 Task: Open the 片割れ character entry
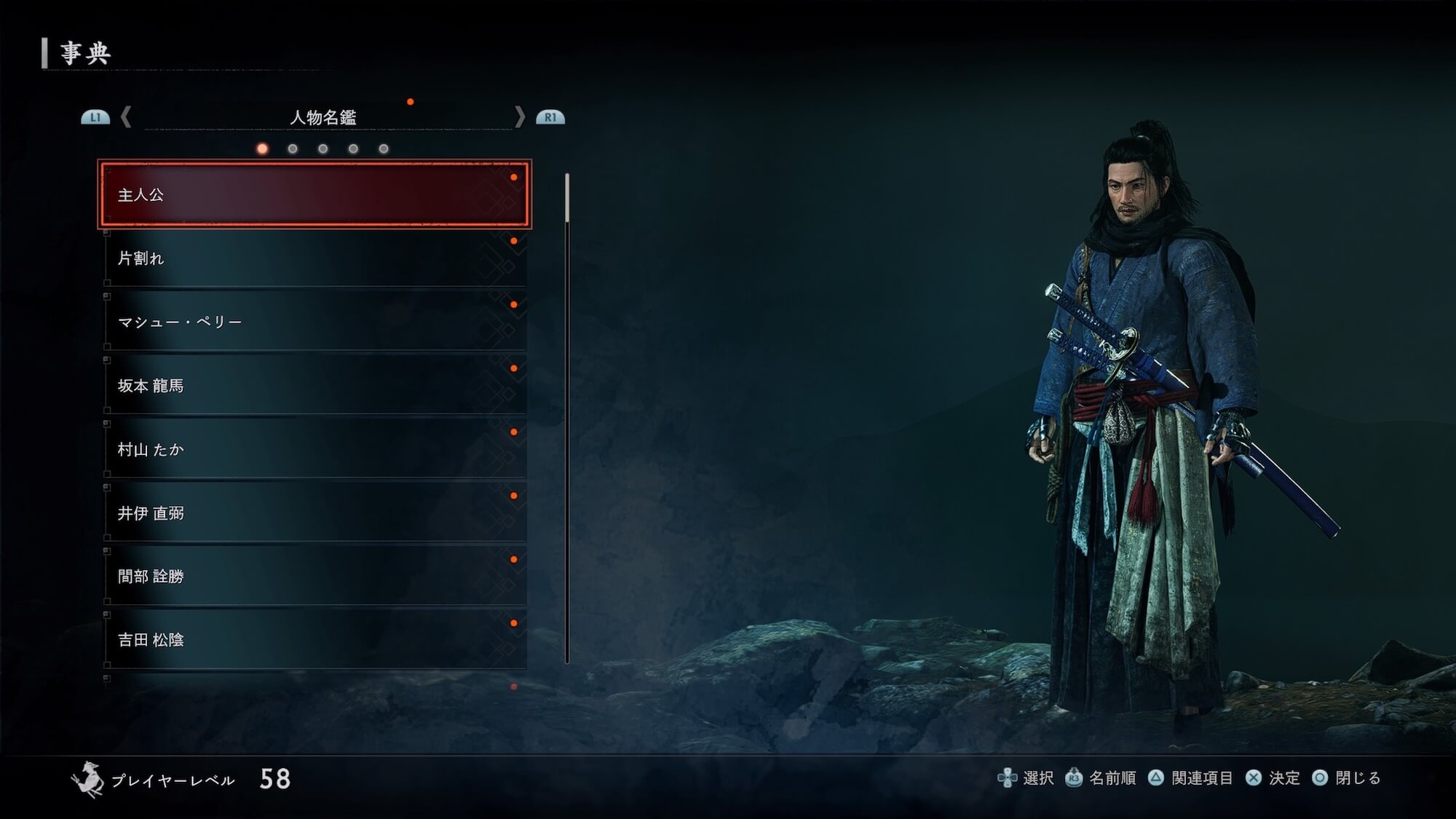314,258
